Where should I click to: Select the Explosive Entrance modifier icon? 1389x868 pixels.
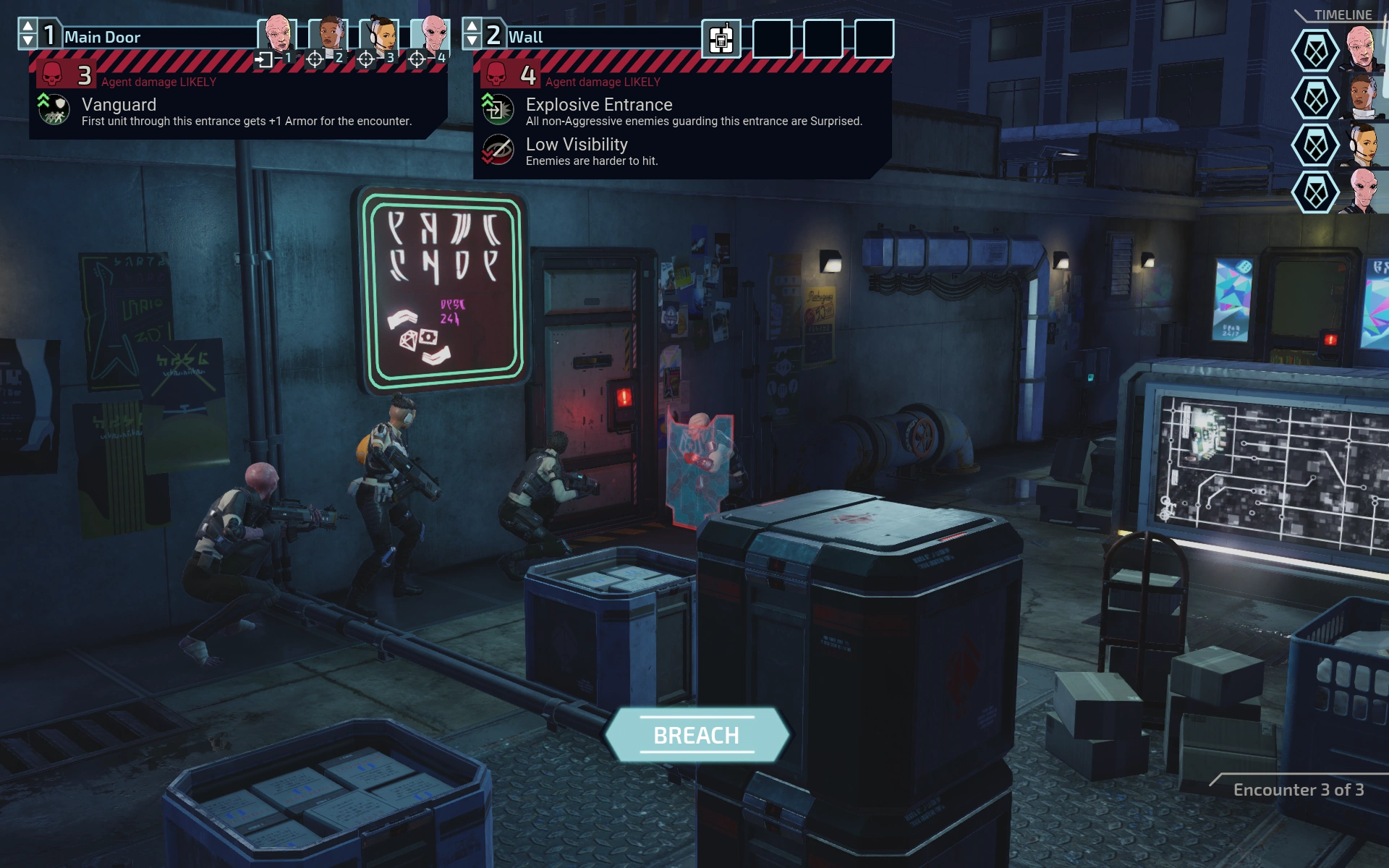point(498,109)
